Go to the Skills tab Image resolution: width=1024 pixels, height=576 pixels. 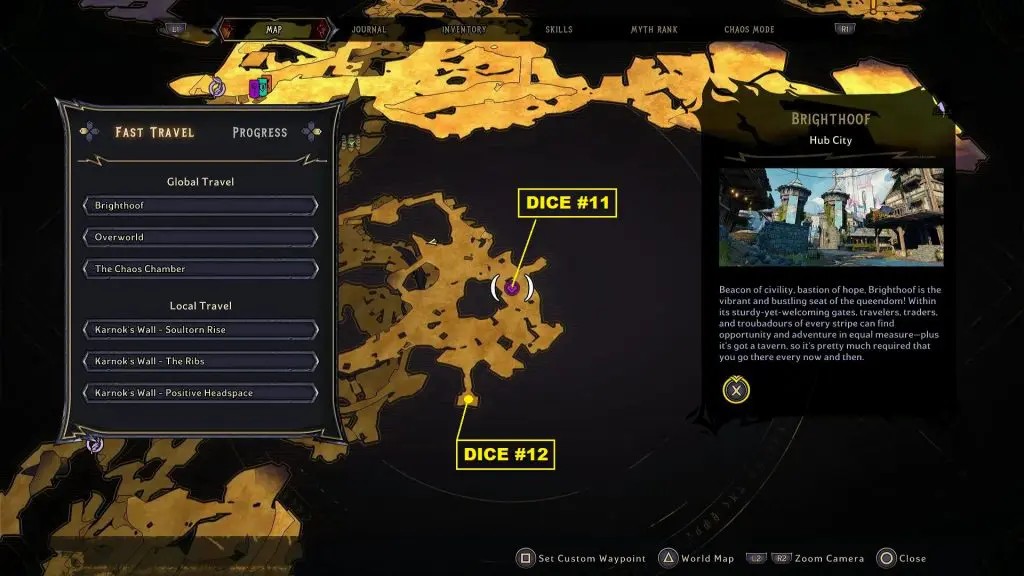tap(559, 30)
